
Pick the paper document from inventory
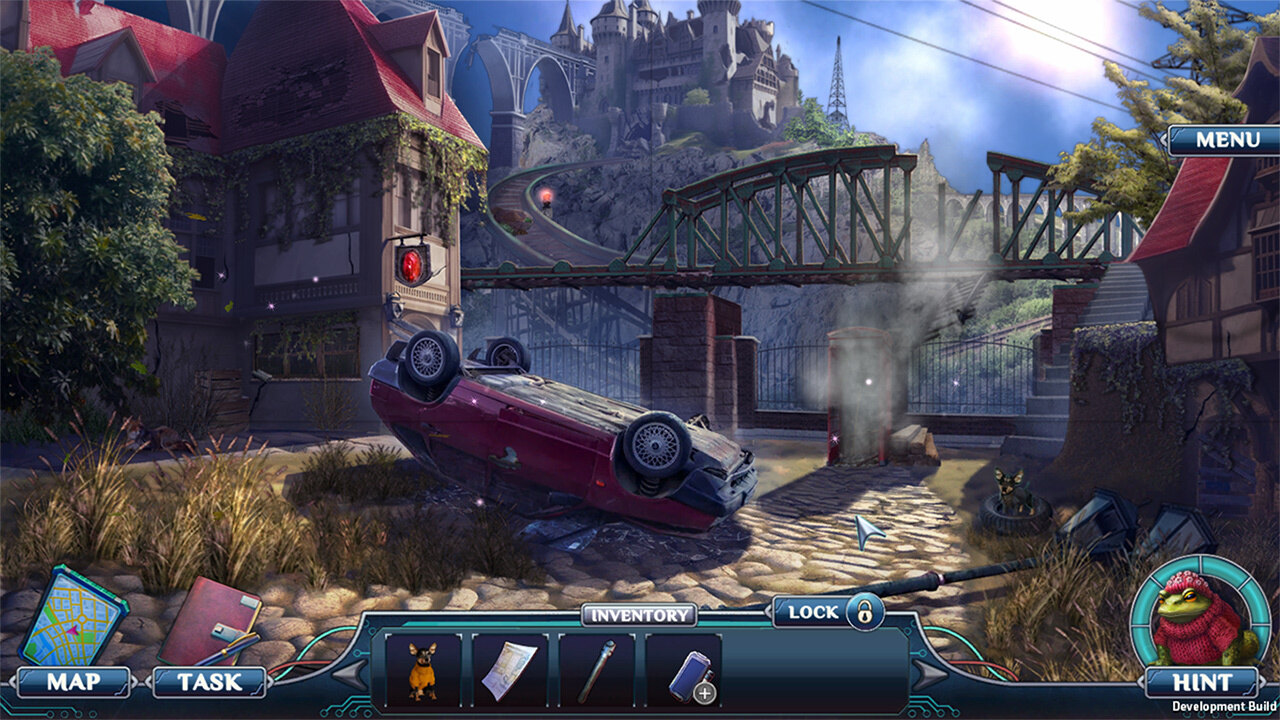coord(509,670)
